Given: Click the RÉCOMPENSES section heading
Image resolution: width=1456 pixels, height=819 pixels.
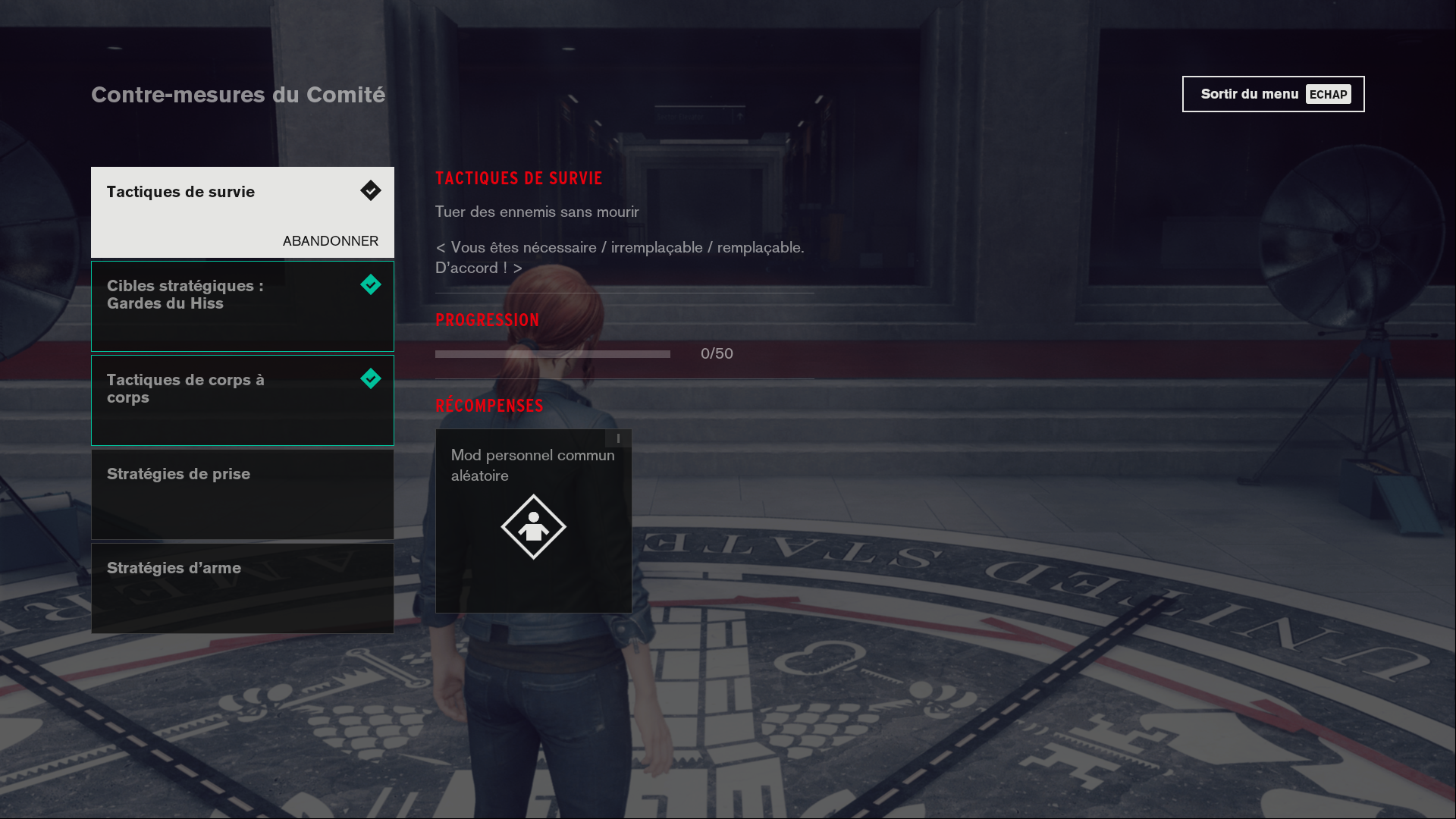Looking at the screenshot, I should click(488, 406).
